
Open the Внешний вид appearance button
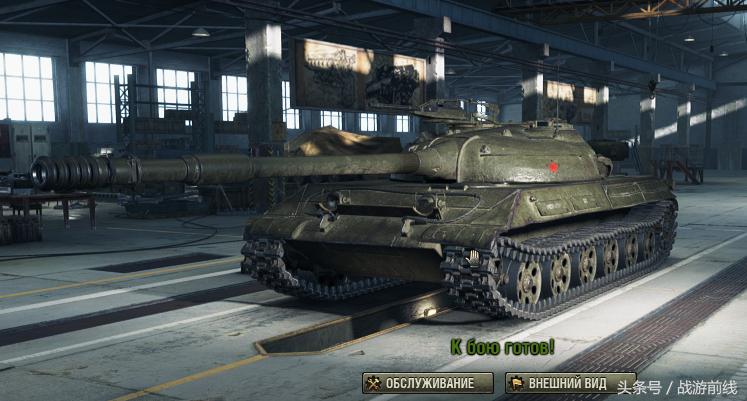tap(556, 383)
